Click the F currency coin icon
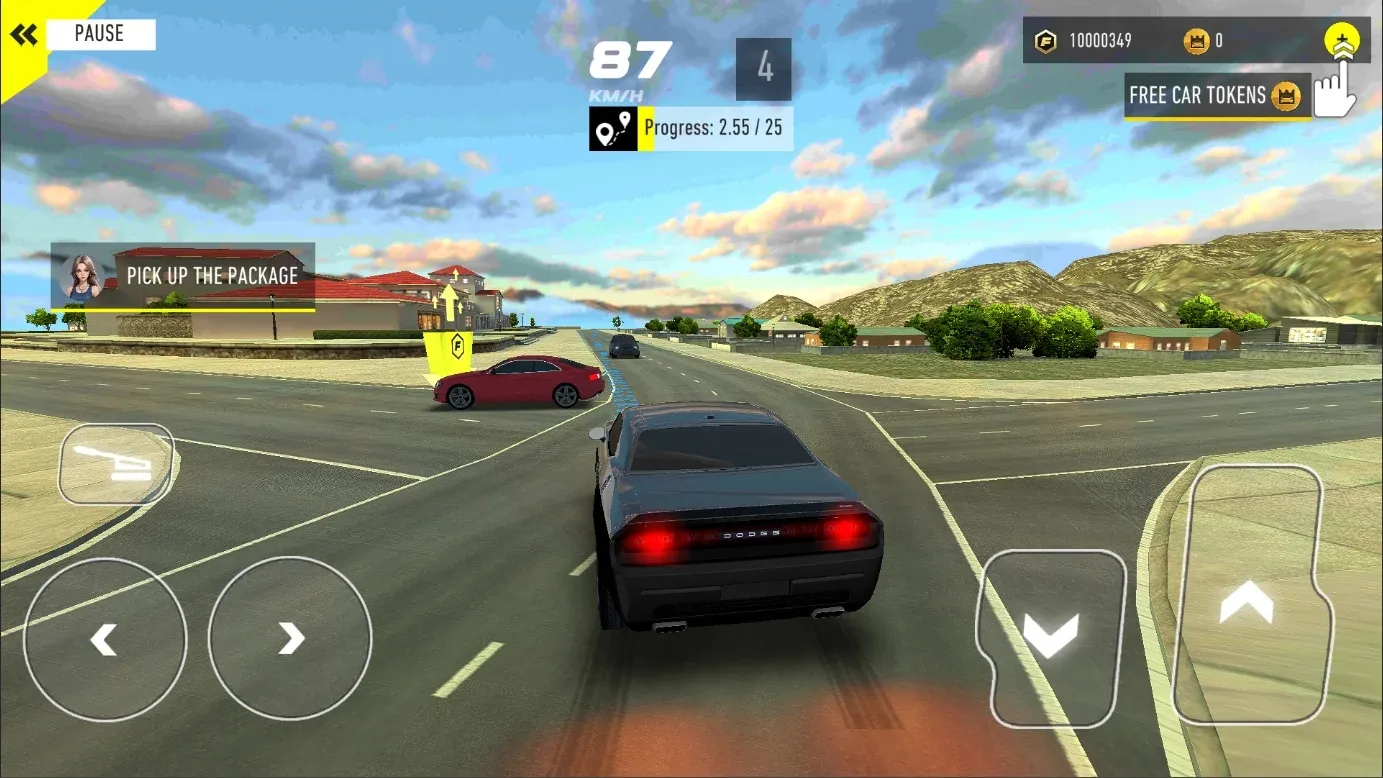This screenshot has height=778, width=1383. (1046, 41)
